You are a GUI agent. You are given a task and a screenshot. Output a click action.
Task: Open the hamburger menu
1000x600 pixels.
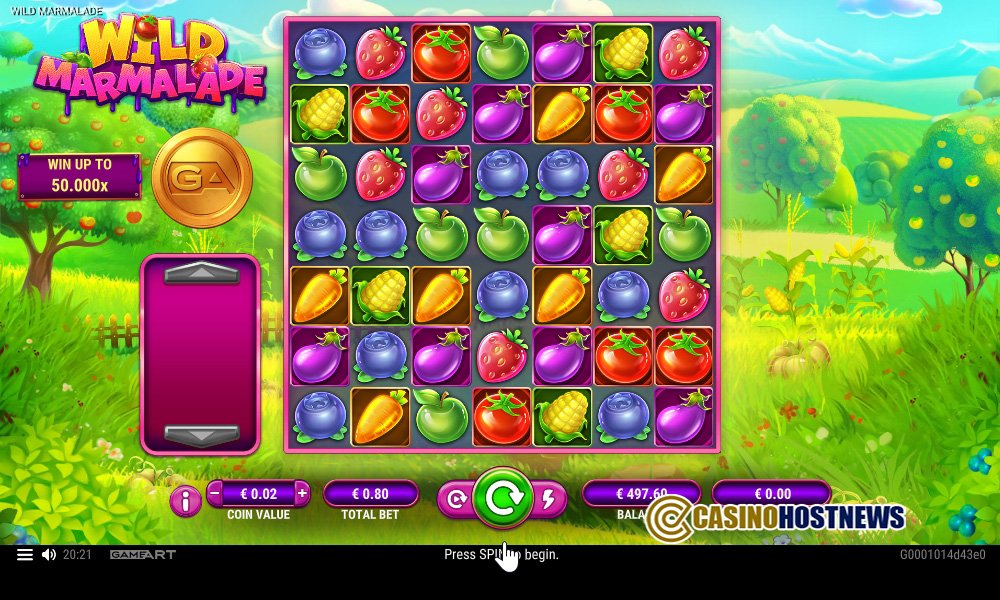tap(25, 554)
